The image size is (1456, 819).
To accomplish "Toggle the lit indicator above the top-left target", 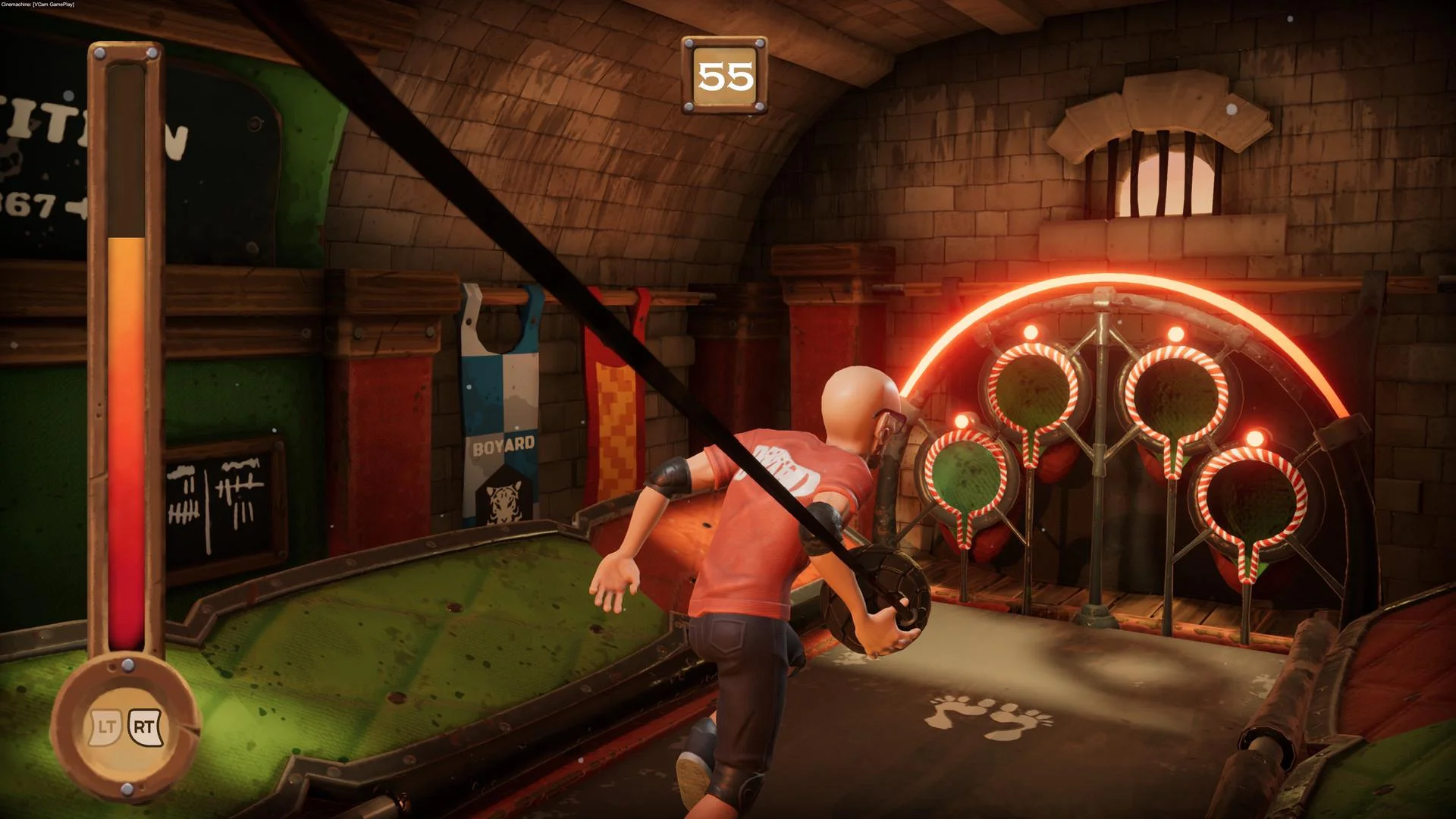I will [1033, 331].
